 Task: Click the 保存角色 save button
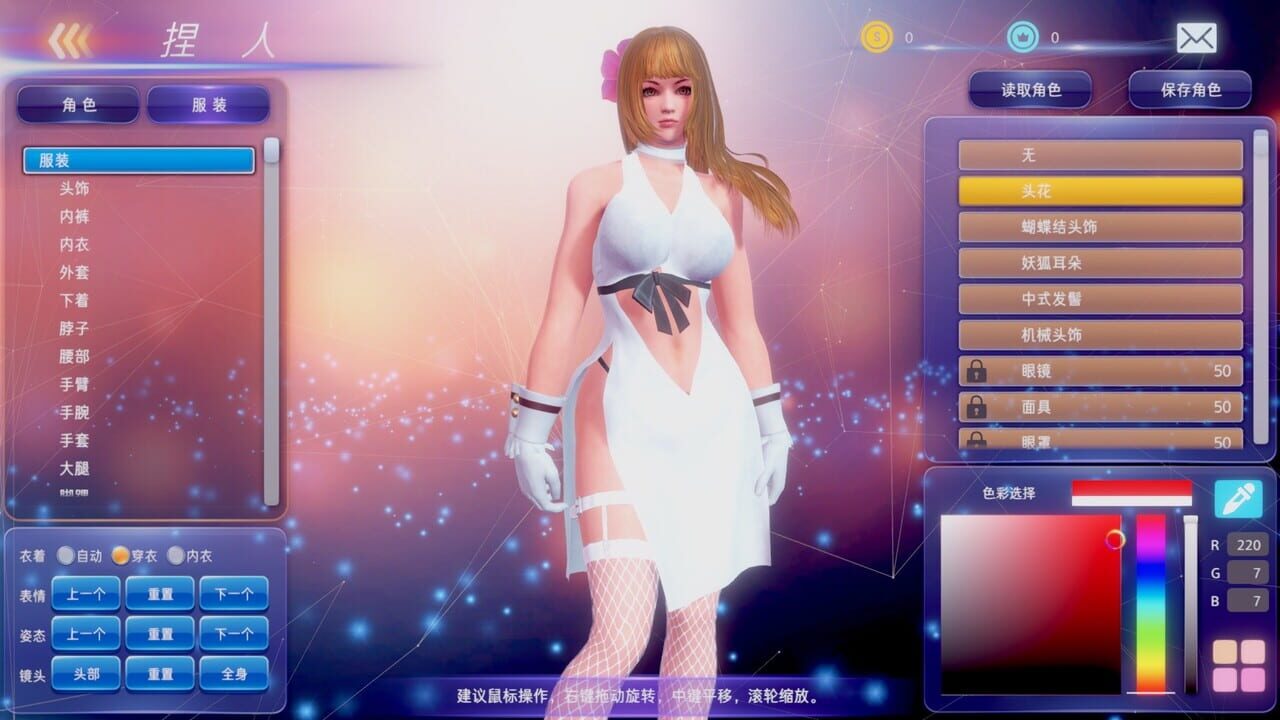tap(1189, 88)
